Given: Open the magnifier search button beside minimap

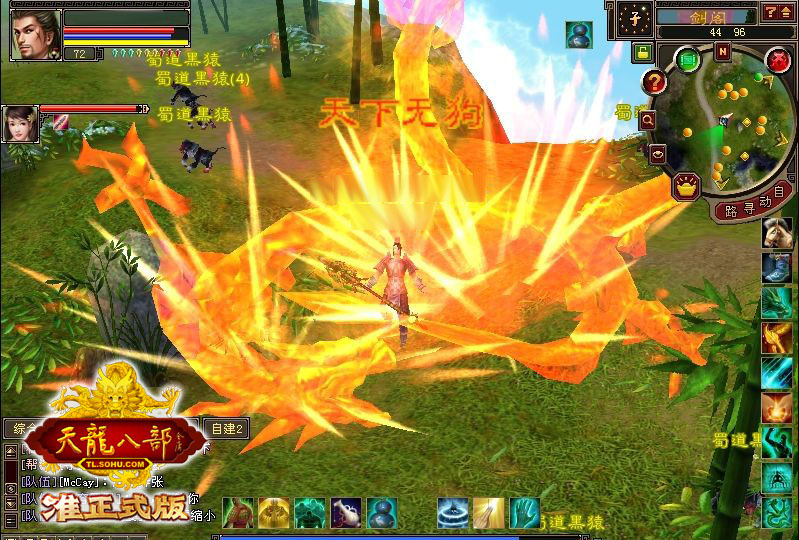Looking at the screenshot, I should (649, 119).
